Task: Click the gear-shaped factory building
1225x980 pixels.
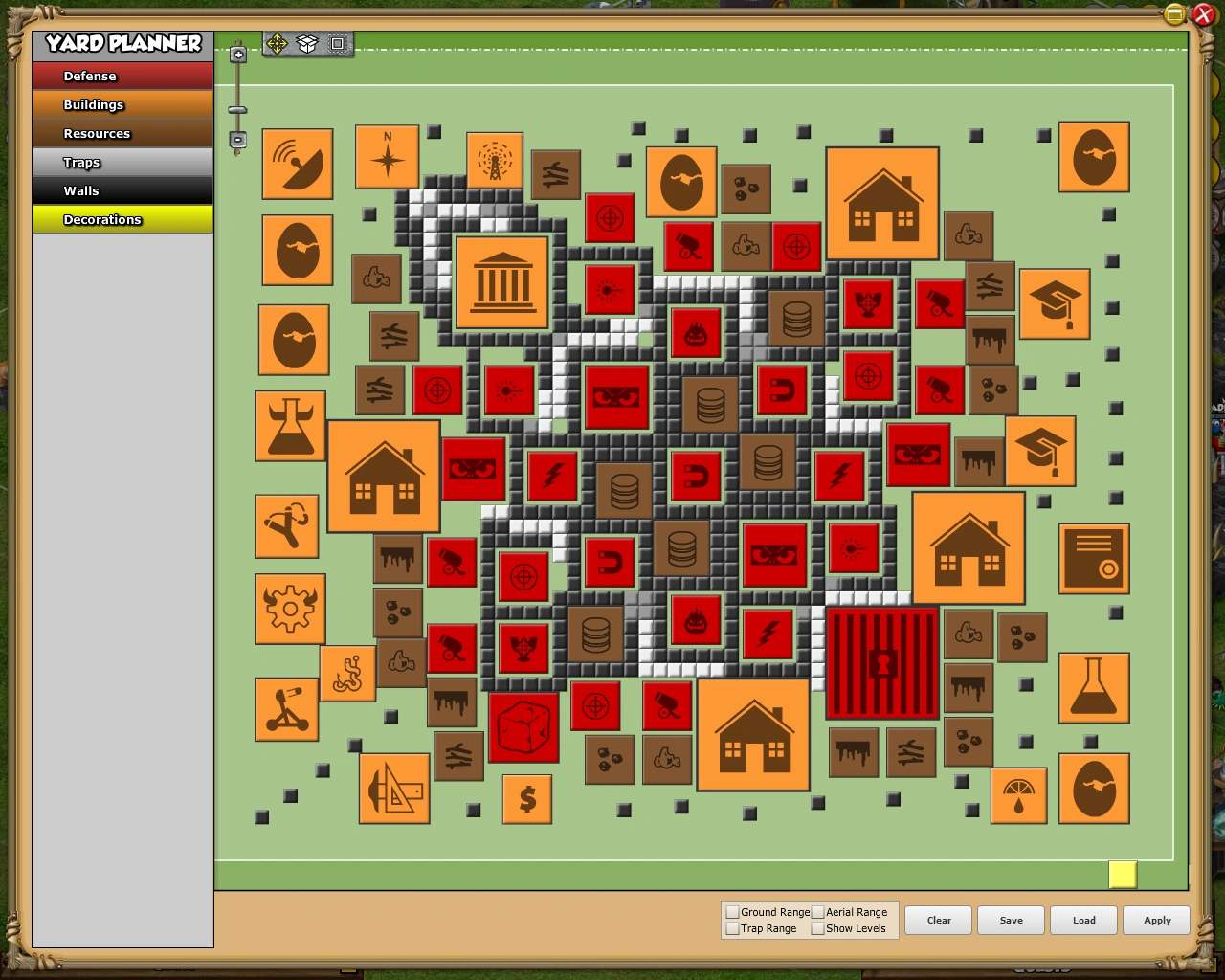Action: click(289, 608)
